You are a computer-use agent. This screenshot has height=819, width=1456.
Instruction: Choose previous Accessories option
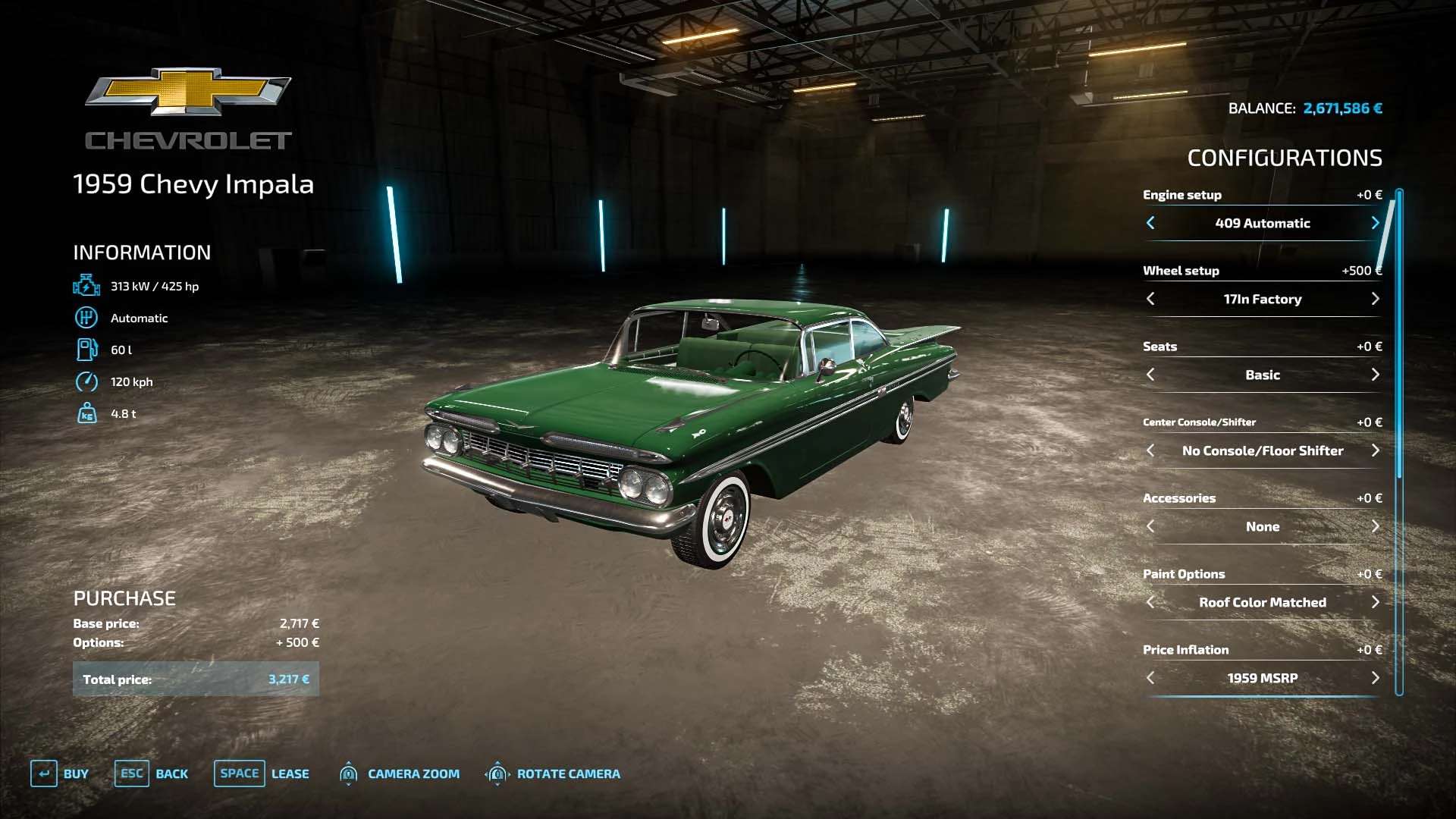[1150, 526]
